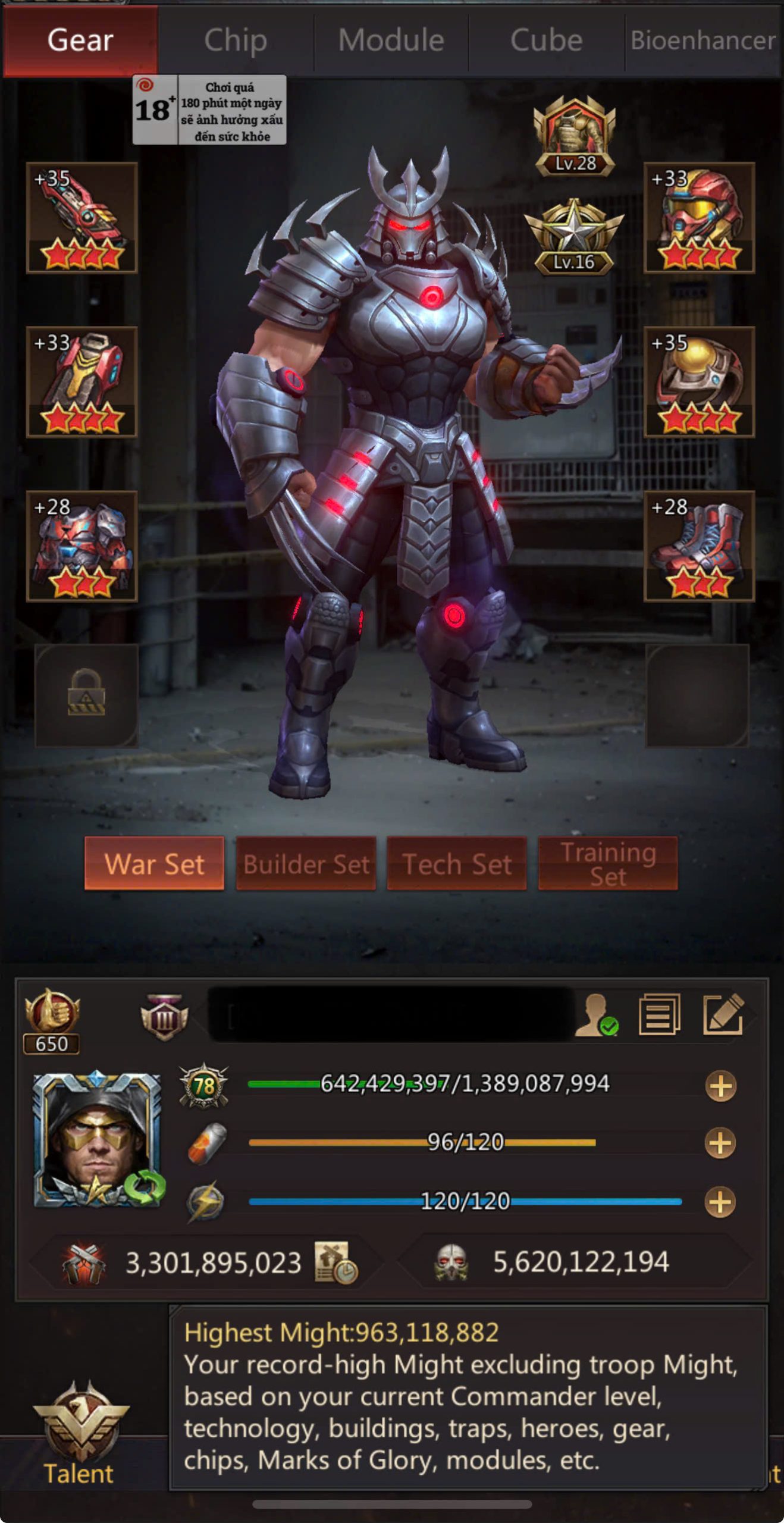The height and width of the screenshot is (1523, 784).
Task: Select the +35 weapon gear slot
Action: click(82, 218)
